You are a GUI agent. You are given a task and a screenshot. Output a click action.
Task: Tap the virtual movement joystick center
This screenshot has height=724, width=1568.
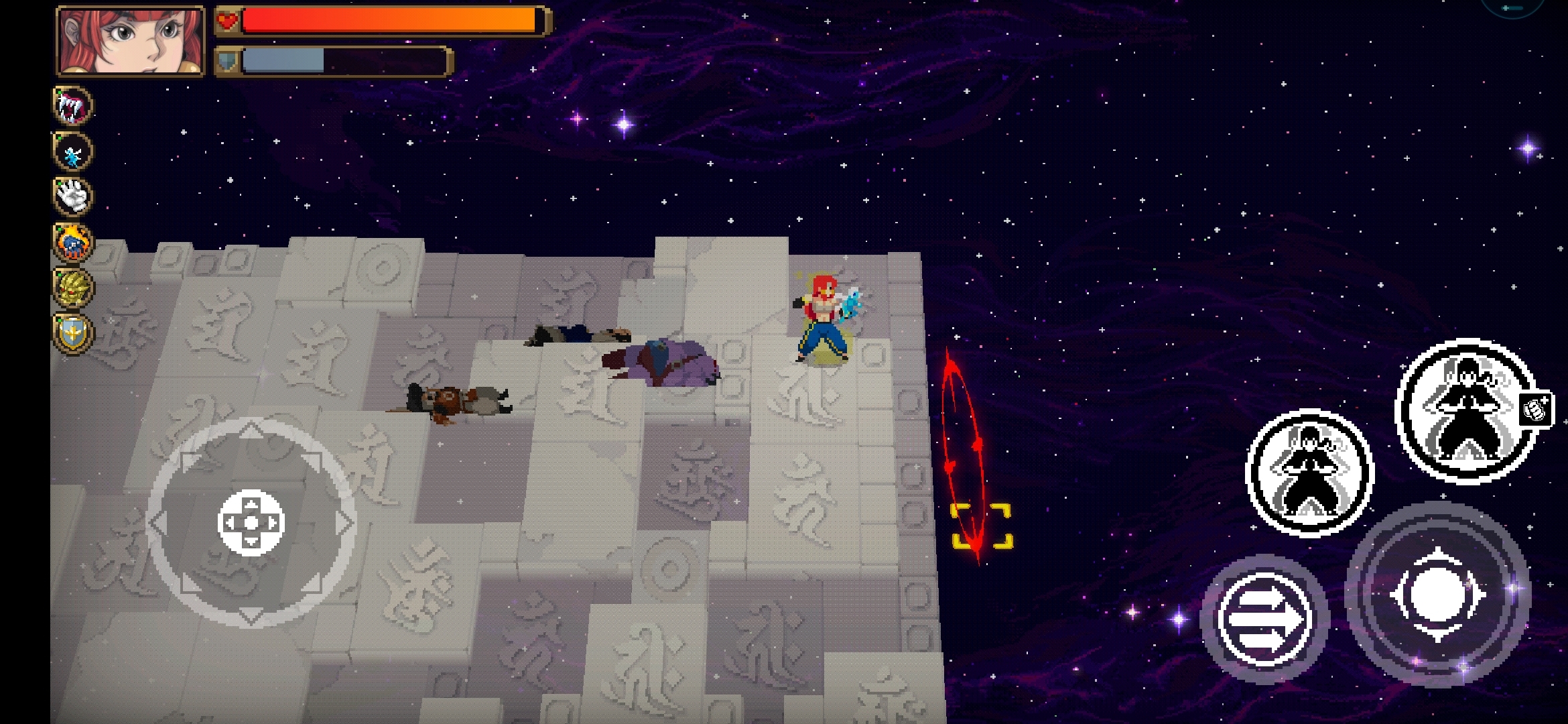click(x=251, y=523)
